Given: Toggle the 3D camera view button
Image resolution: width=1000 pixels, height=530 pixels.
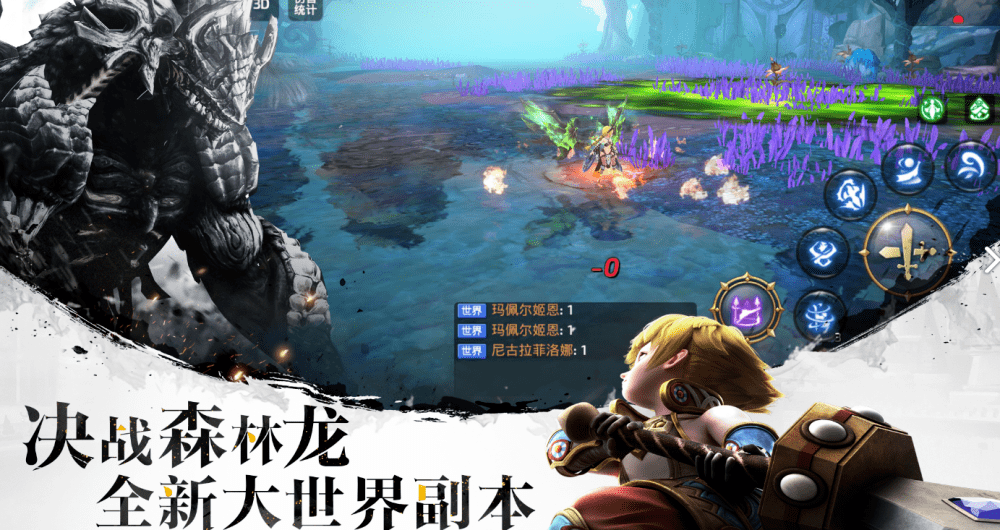Looking at the screenshot, I should coord(261,6).
